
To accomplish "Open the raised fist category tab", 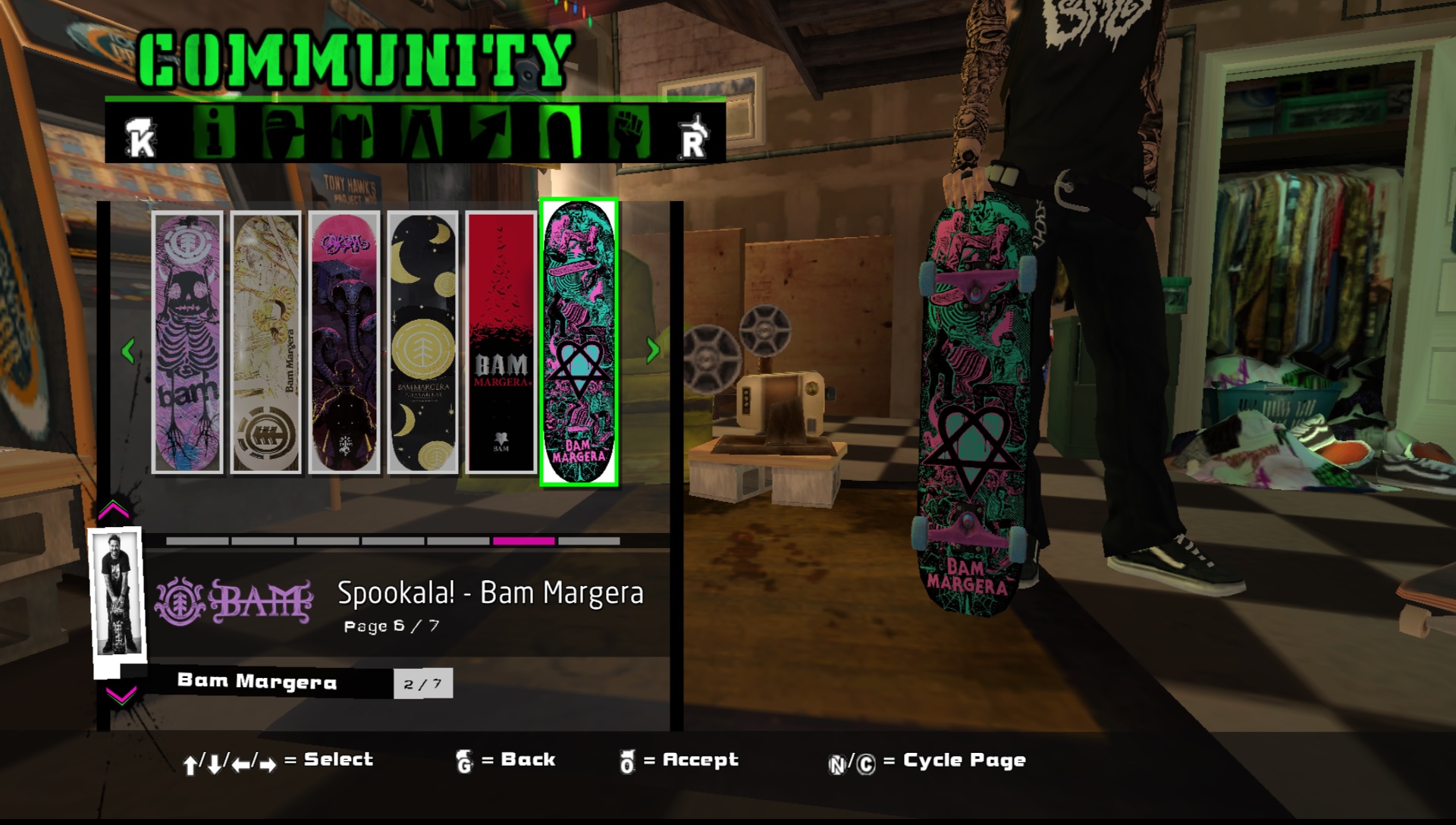I will 629,132.
